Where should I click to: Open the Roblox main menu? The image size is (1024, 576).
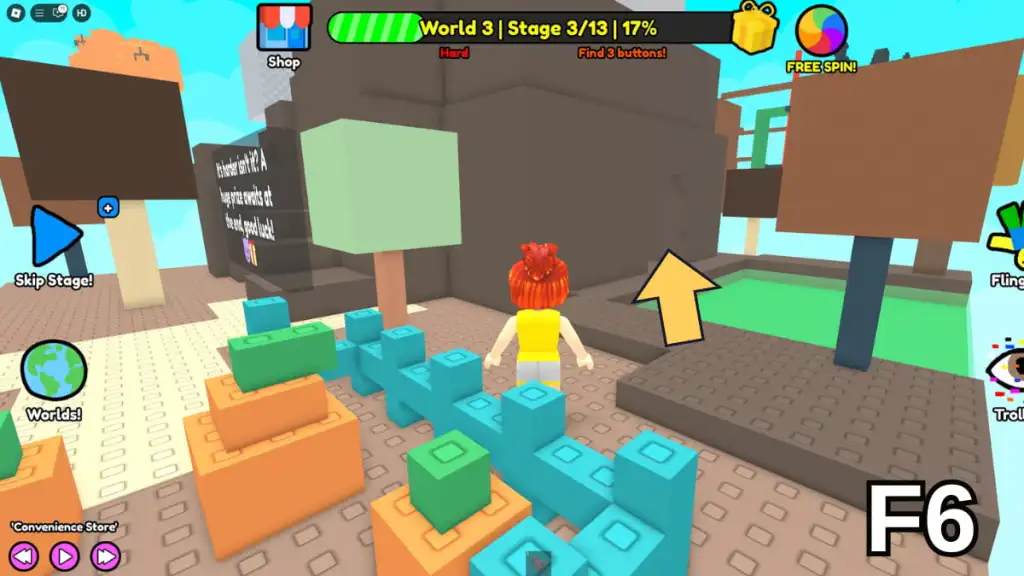point(16,13)
